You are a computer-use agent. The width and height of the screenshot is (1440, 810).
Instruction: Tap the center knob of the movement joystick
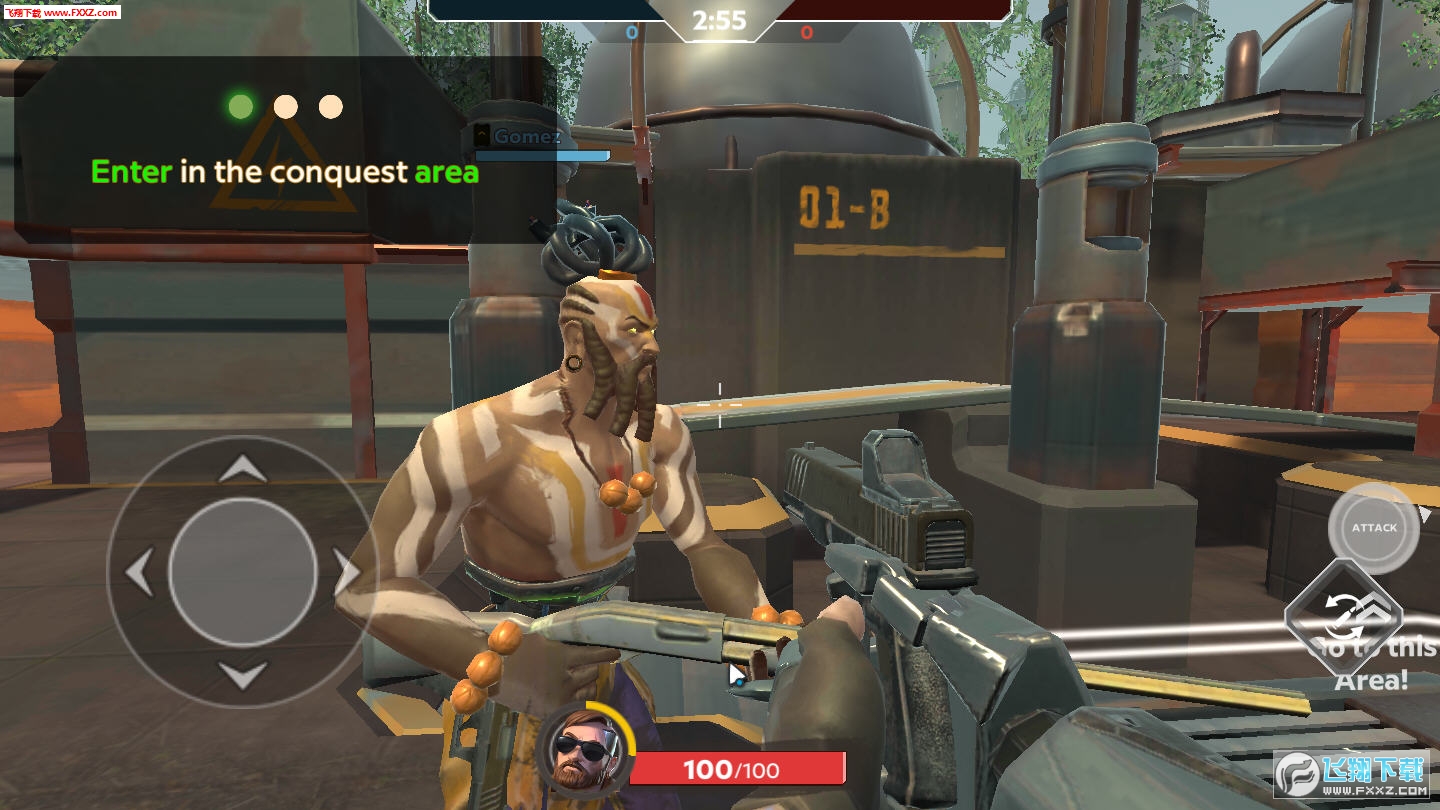tap(242, 572)
